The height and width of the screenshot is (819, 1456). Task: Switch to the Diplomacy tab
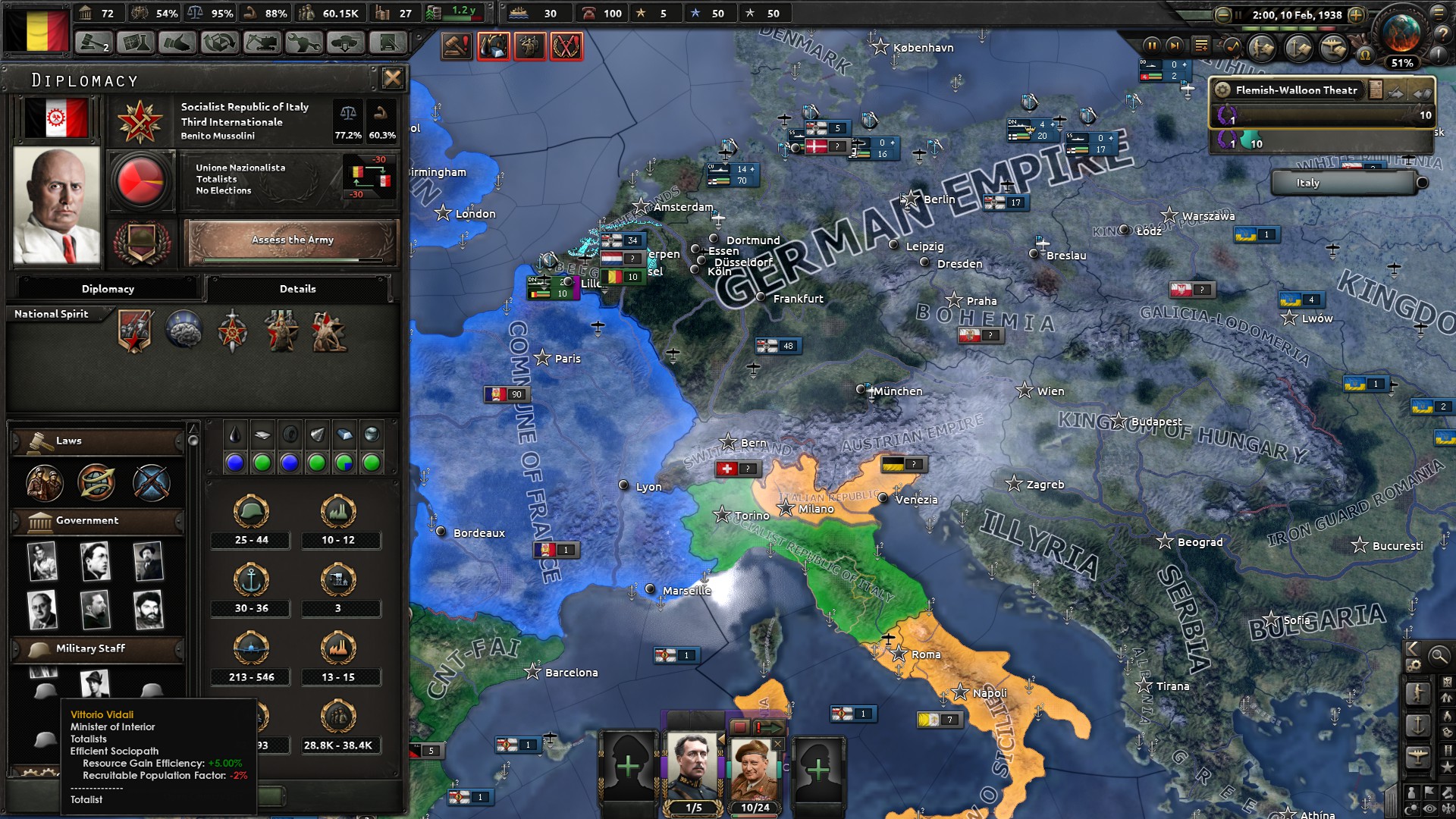click(108, 289)
